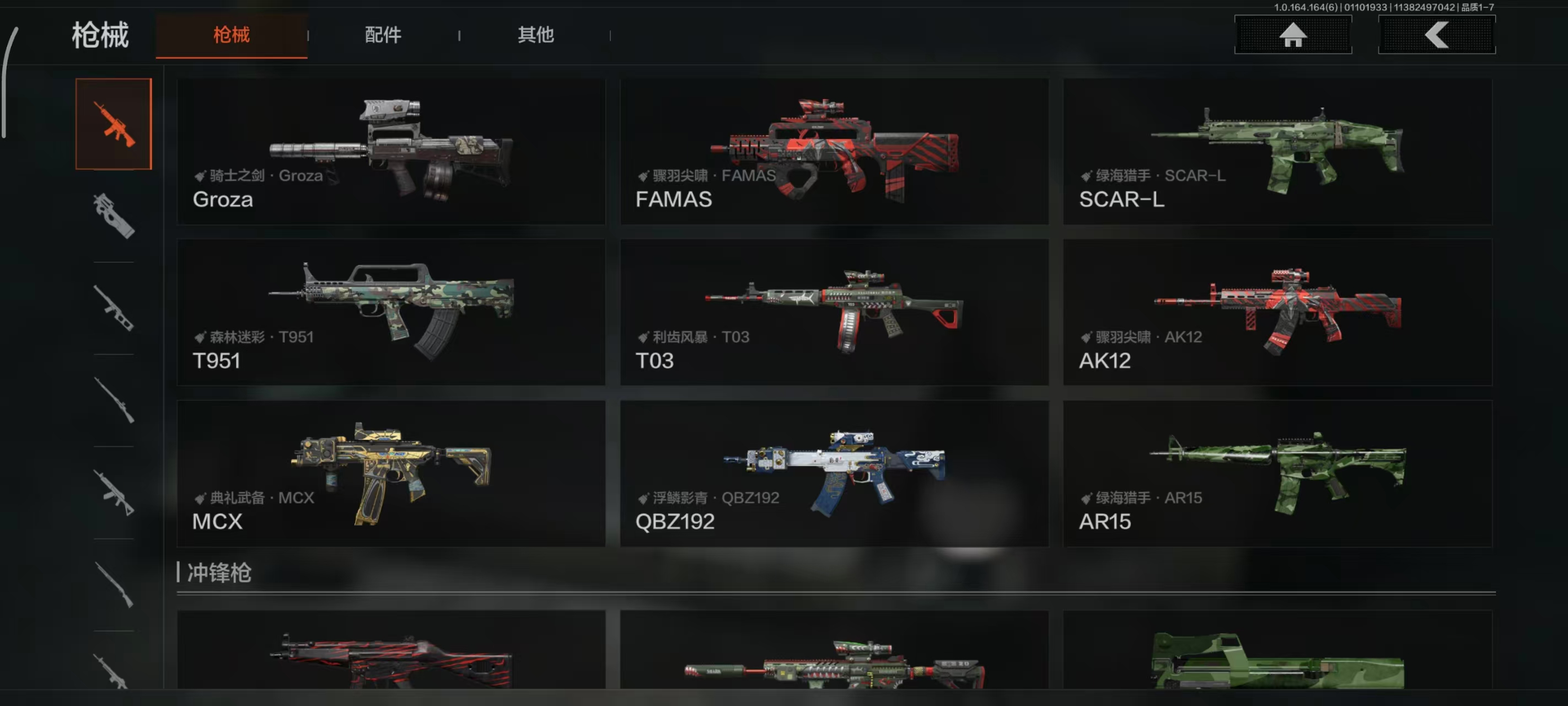1568x706 pixels.
Task: Choose the T03 weapon card
Action: 834,313
